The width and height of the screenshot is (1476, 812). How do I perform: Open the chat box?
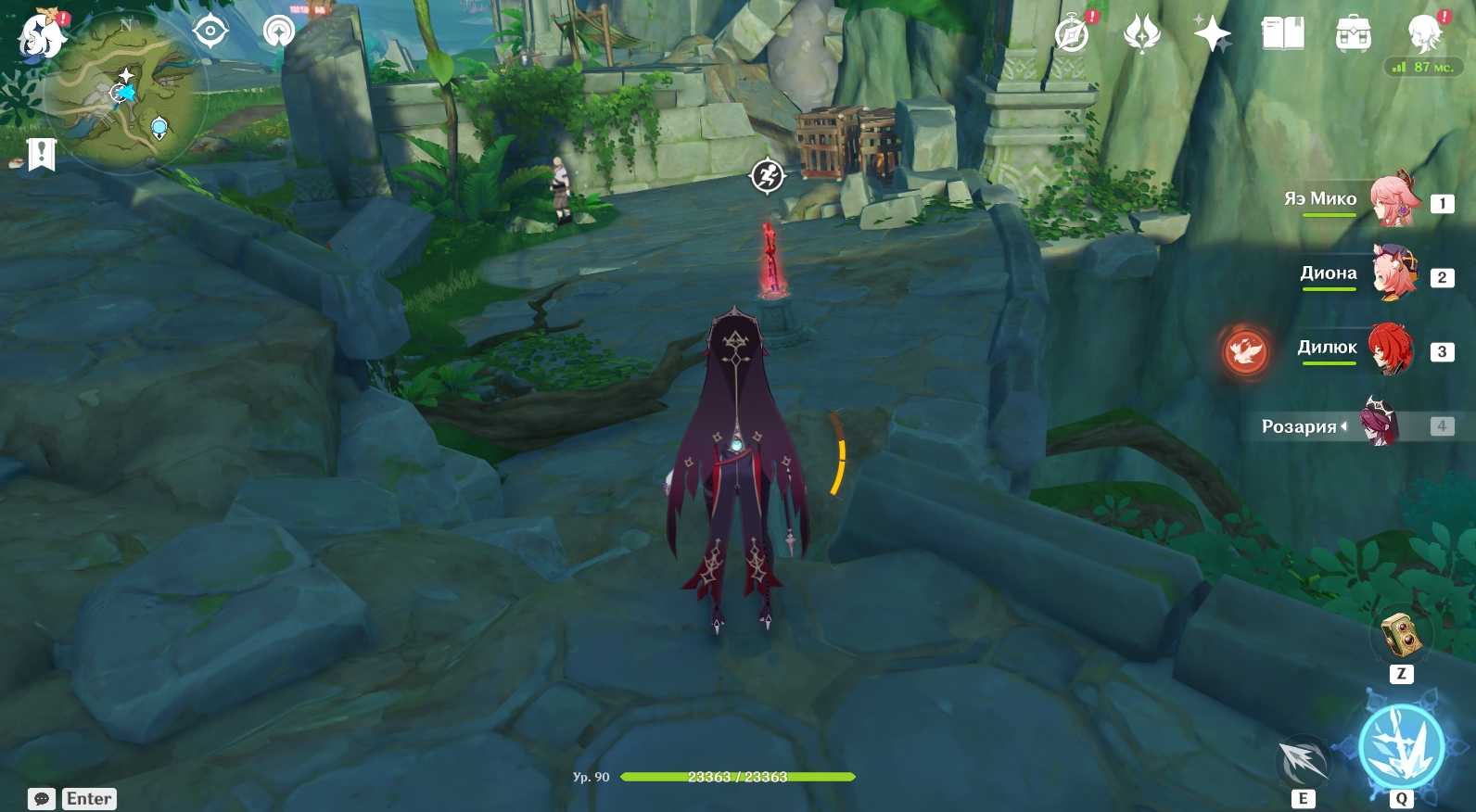click(42, 799)
